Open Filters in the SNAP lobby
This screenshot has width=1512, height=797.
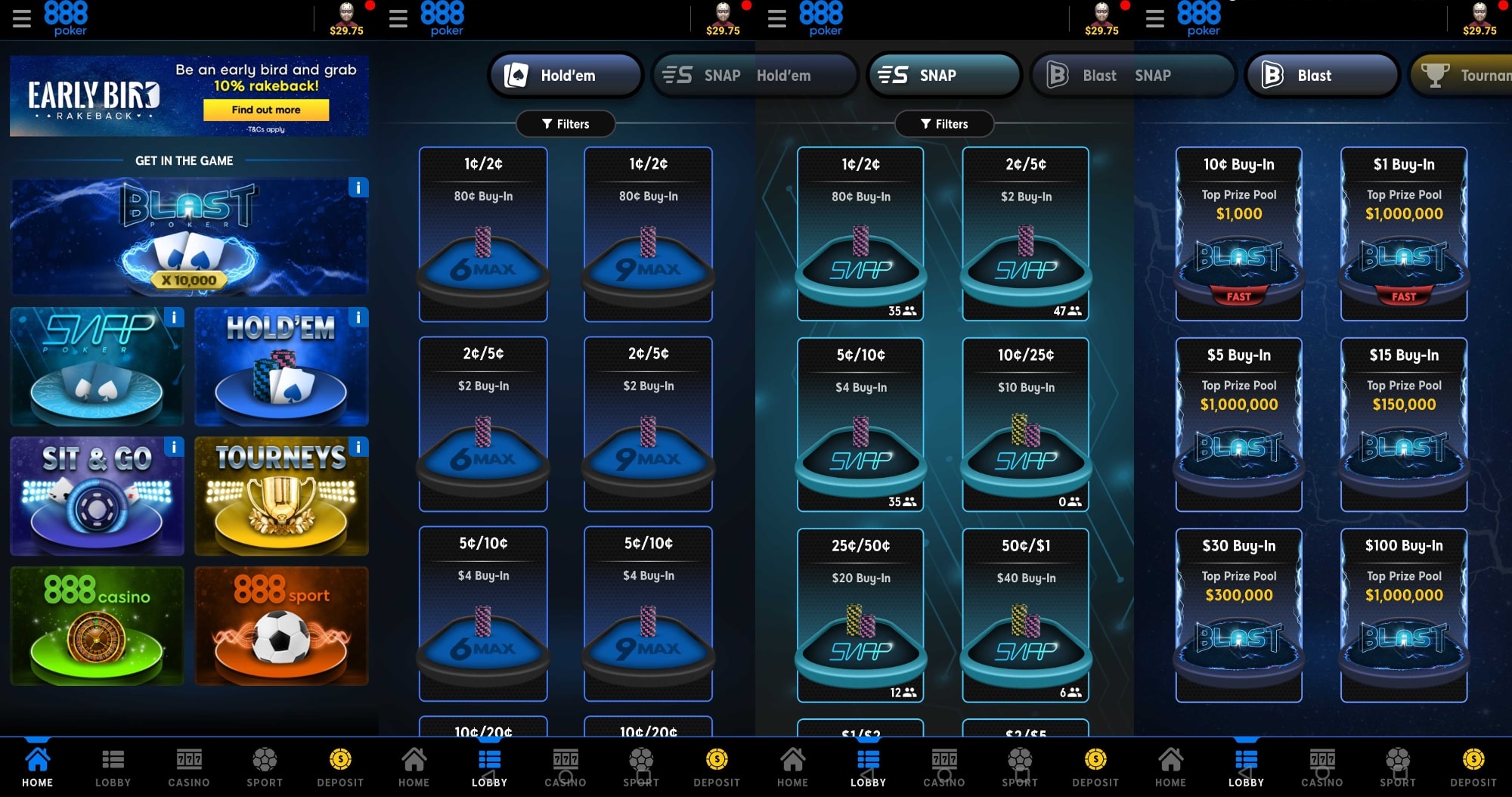(943, 123)
